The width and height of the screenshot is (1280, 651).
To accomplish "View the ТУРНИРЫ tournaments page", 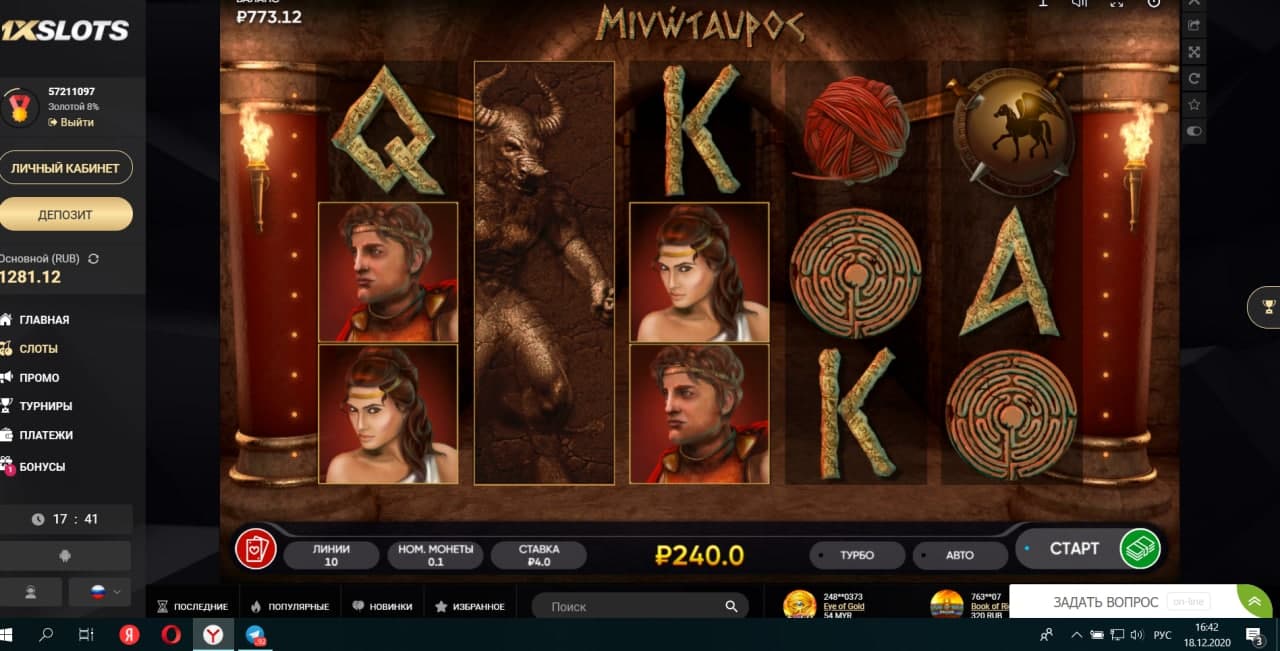I will click(46, 406).
